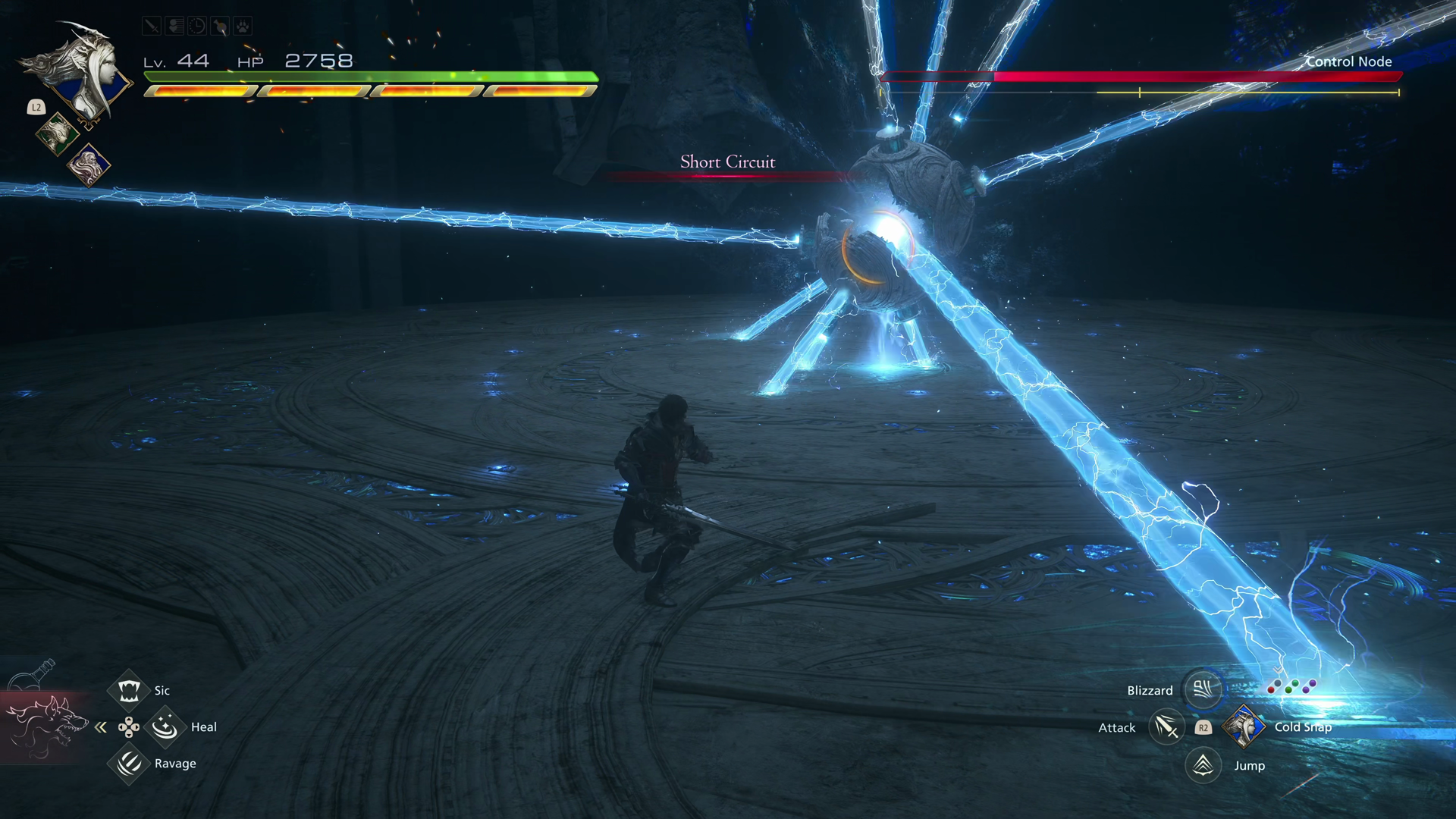The height and width of the screenshot is (819, 1456).
Task: Trigger the sword Attack icon
Action: (x=1166, y=727)
